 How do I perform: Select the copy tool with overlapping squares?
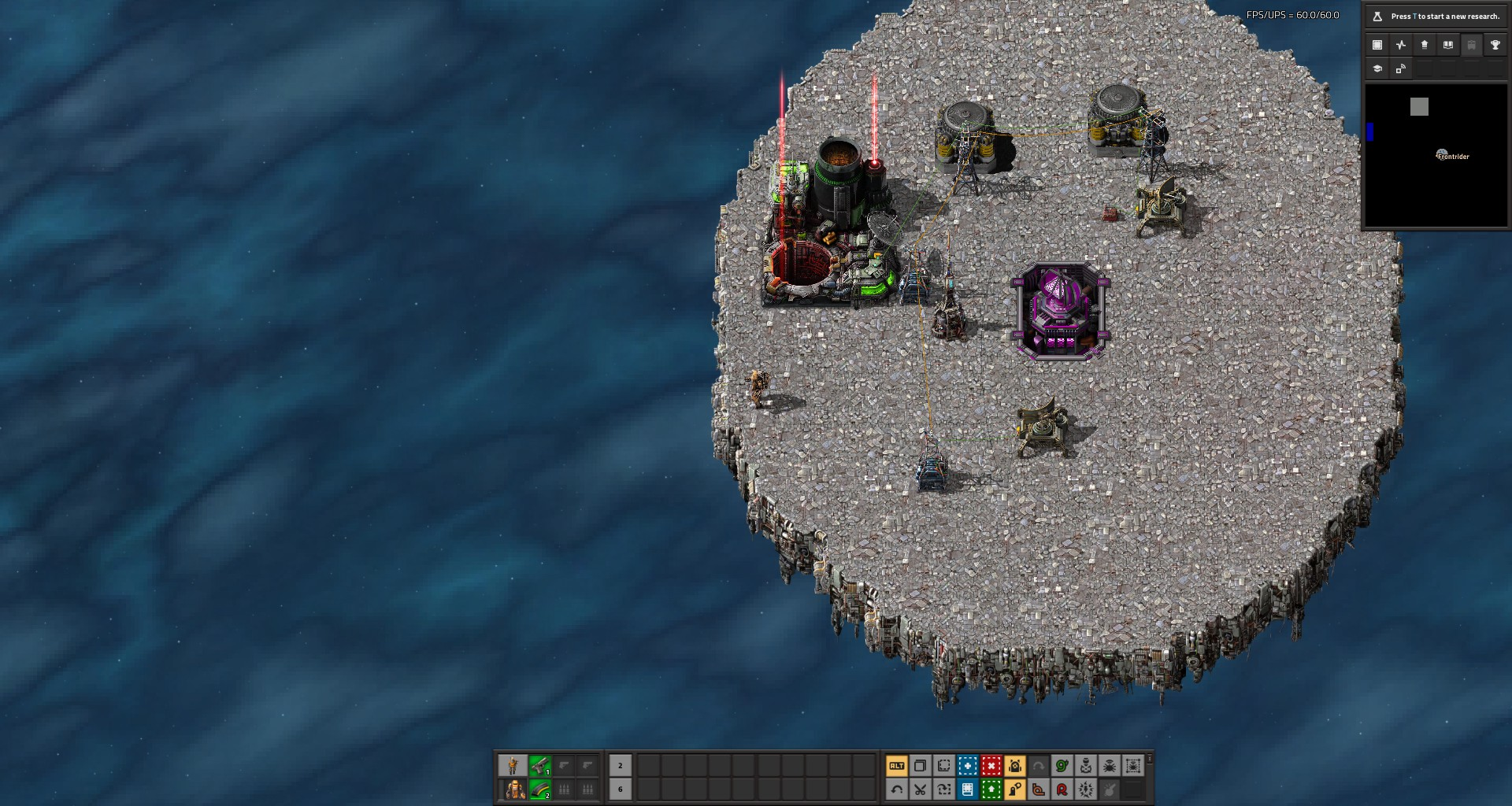coord(920,765)
